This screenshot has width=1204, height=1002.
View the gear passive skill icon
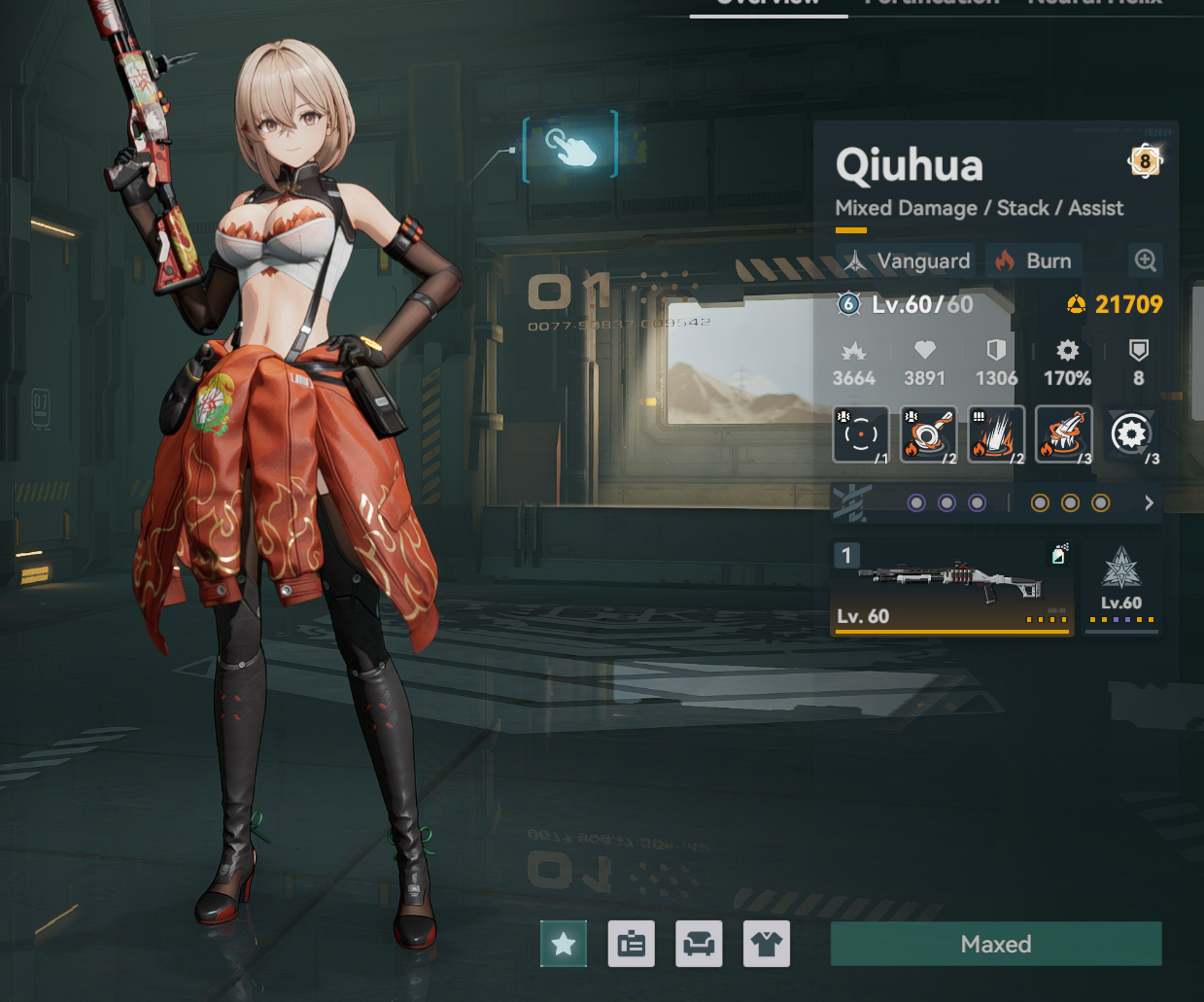(1132, 434)
